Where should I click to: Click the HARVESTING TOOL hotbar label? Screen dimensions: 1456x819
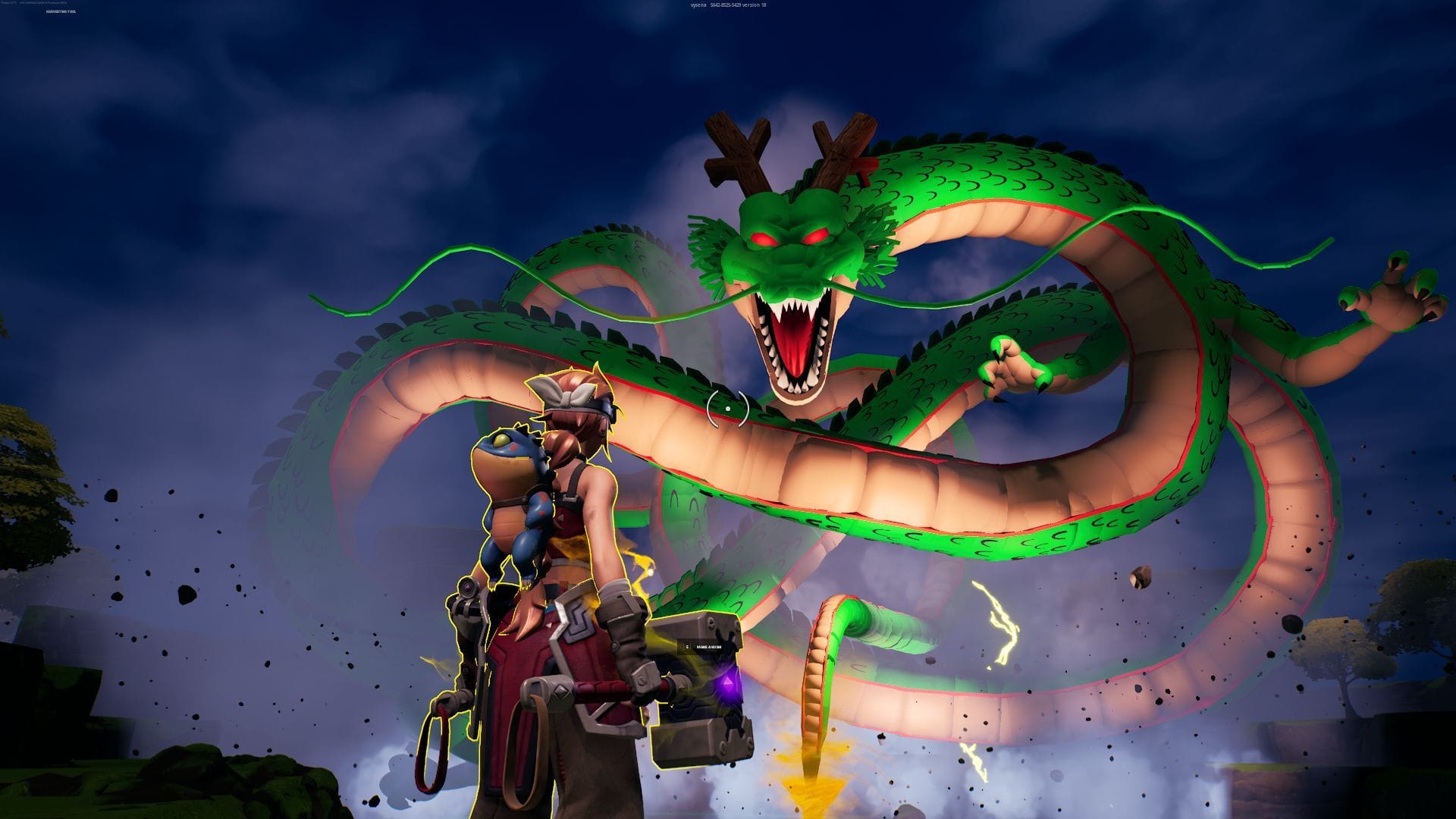[x=61, y=11]
